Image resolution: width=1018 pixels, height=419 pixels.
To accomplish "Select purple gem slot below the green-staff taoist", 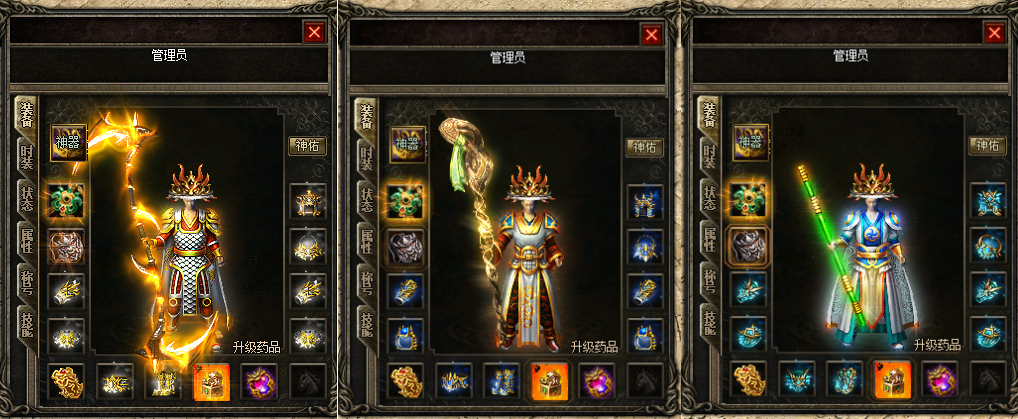I will tap(939, 381).
